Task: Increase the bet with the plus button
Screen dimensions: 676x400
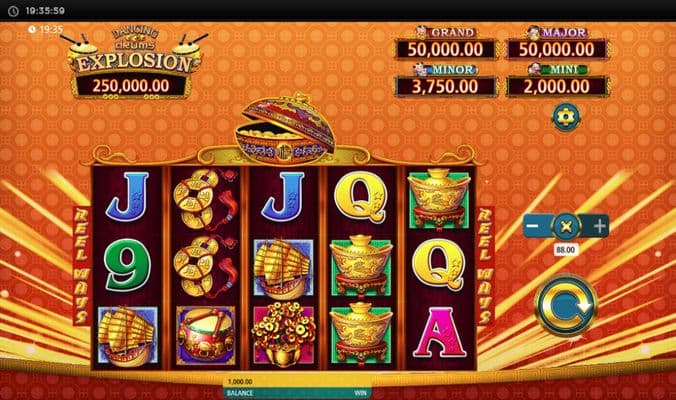Action: pyautogui.click(x=600, y=226)
